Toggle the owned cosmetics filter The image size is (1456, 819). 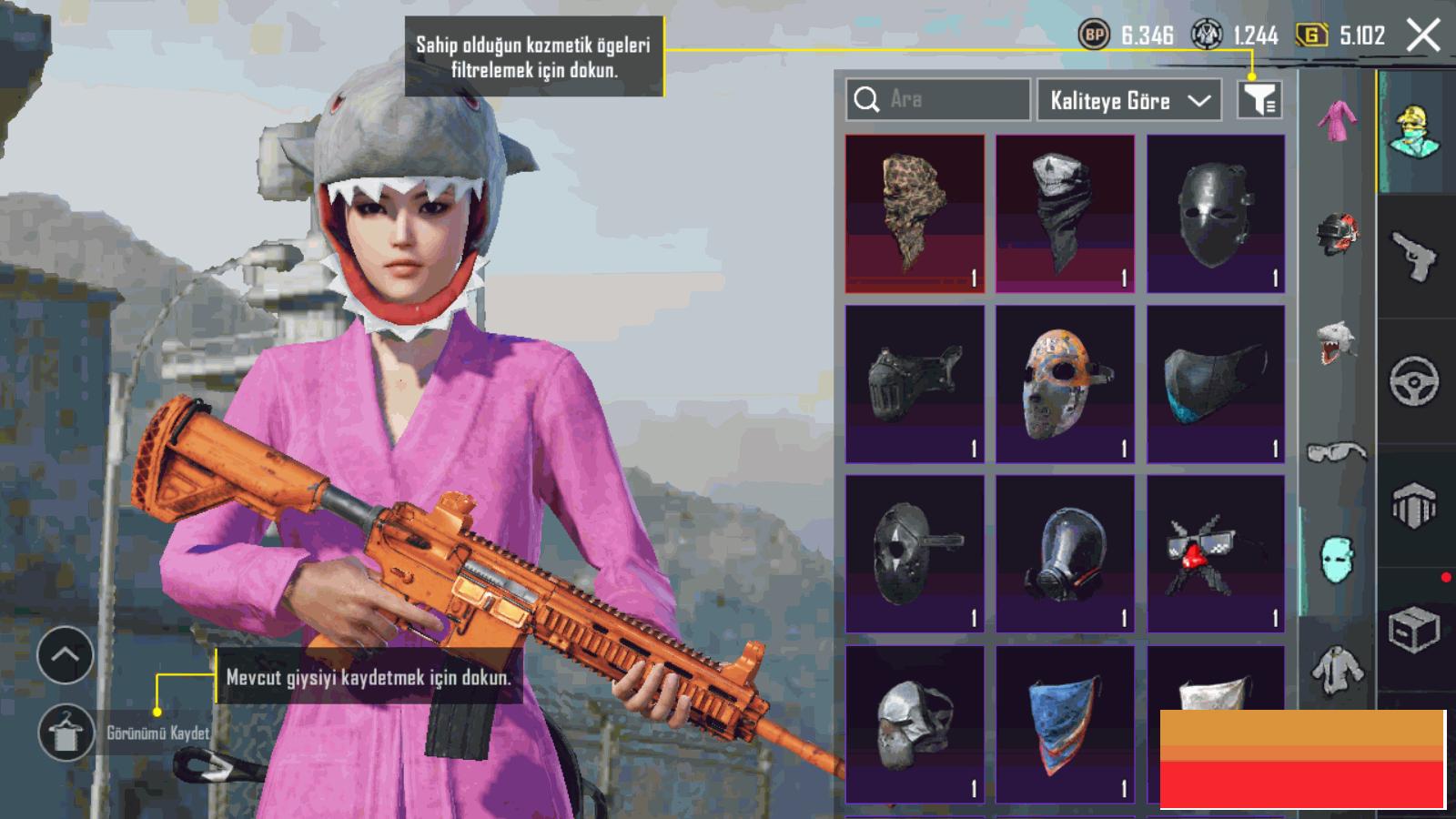click(1259, 99)
